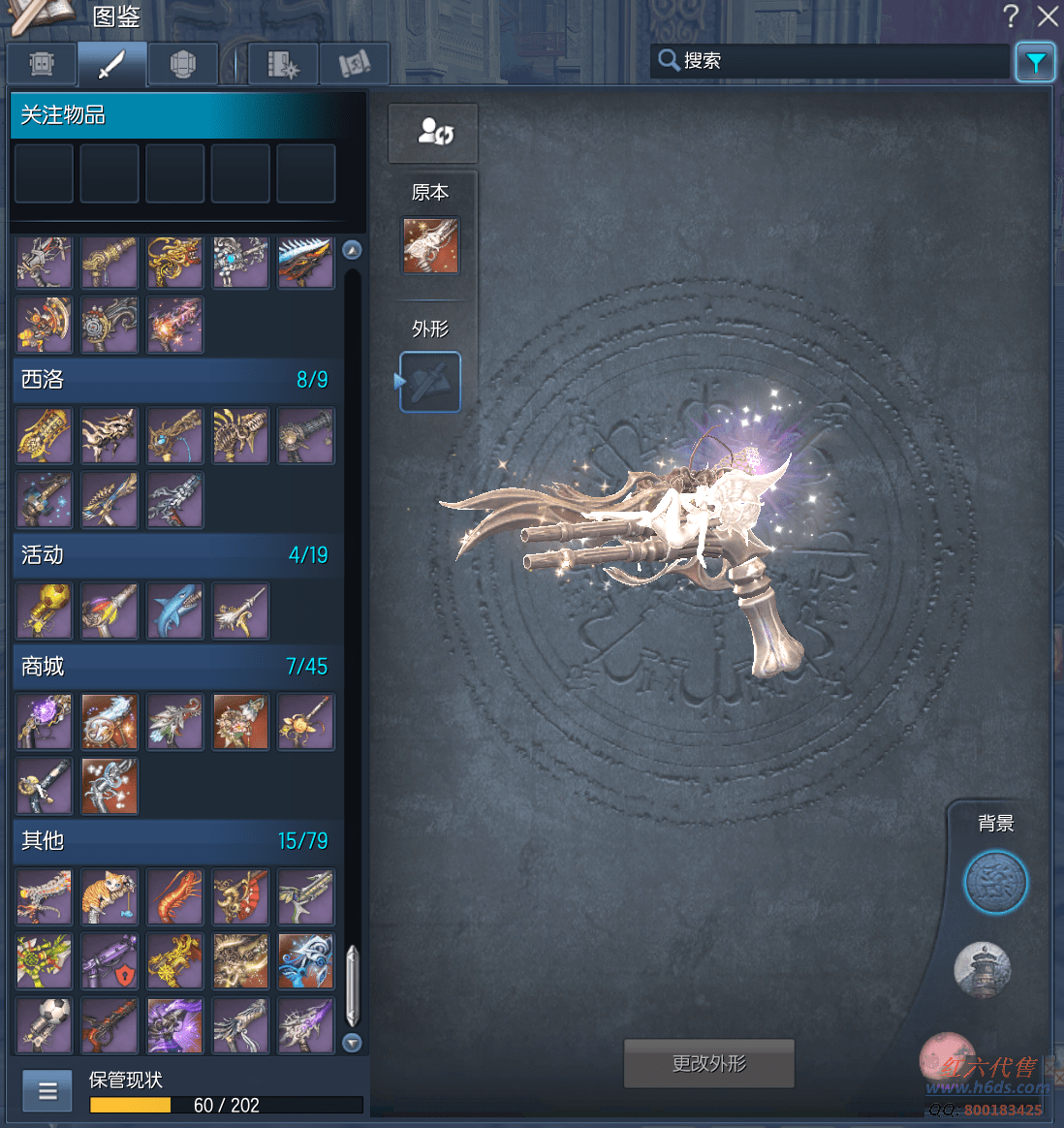Select the 原本 weapon thumbnail
The image size is (1064, 1128).
(430, 245)
